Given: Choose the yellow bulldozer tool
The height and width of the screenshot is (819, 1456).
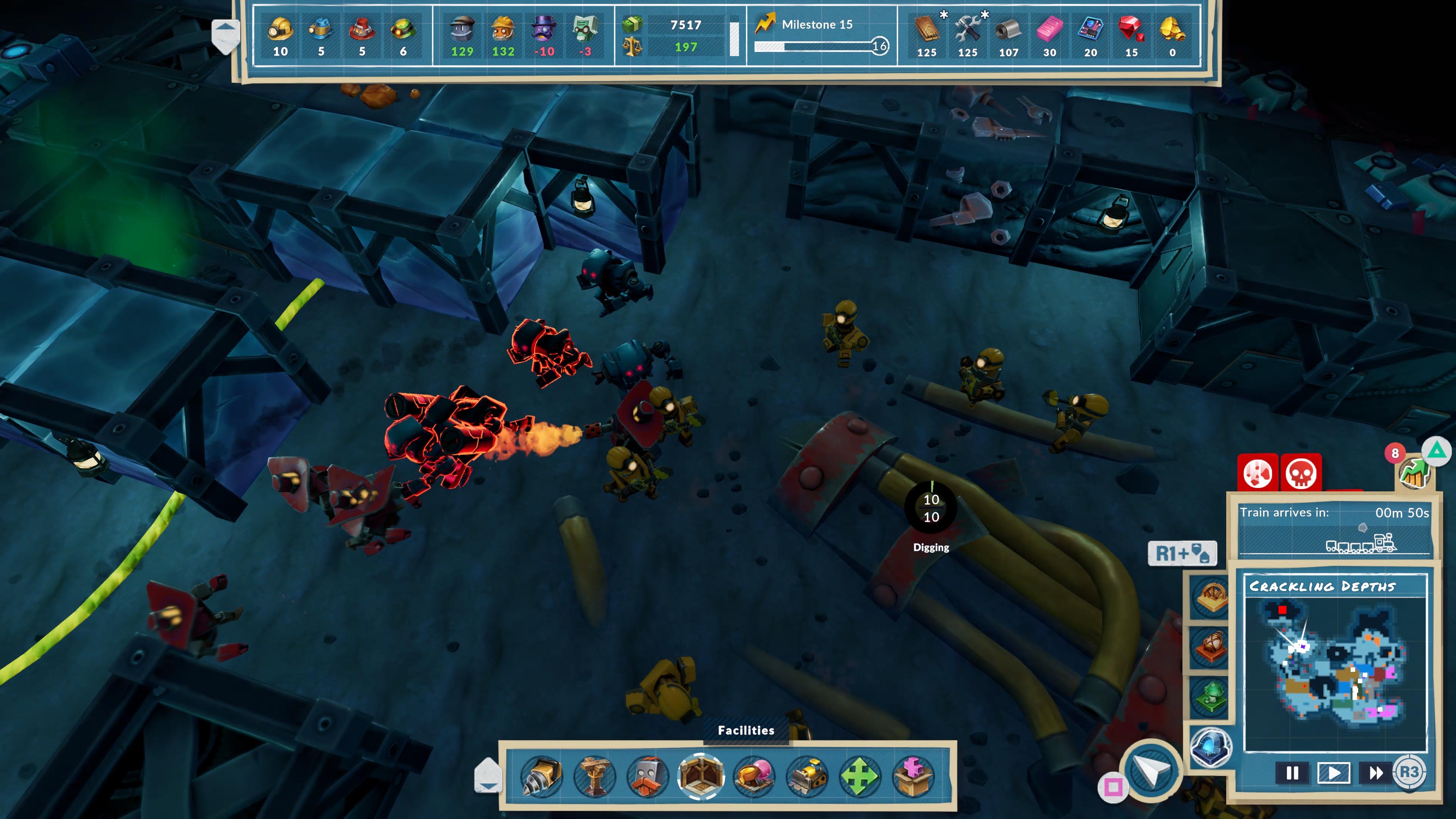Looking at the screenshot, I should (807, 777).
